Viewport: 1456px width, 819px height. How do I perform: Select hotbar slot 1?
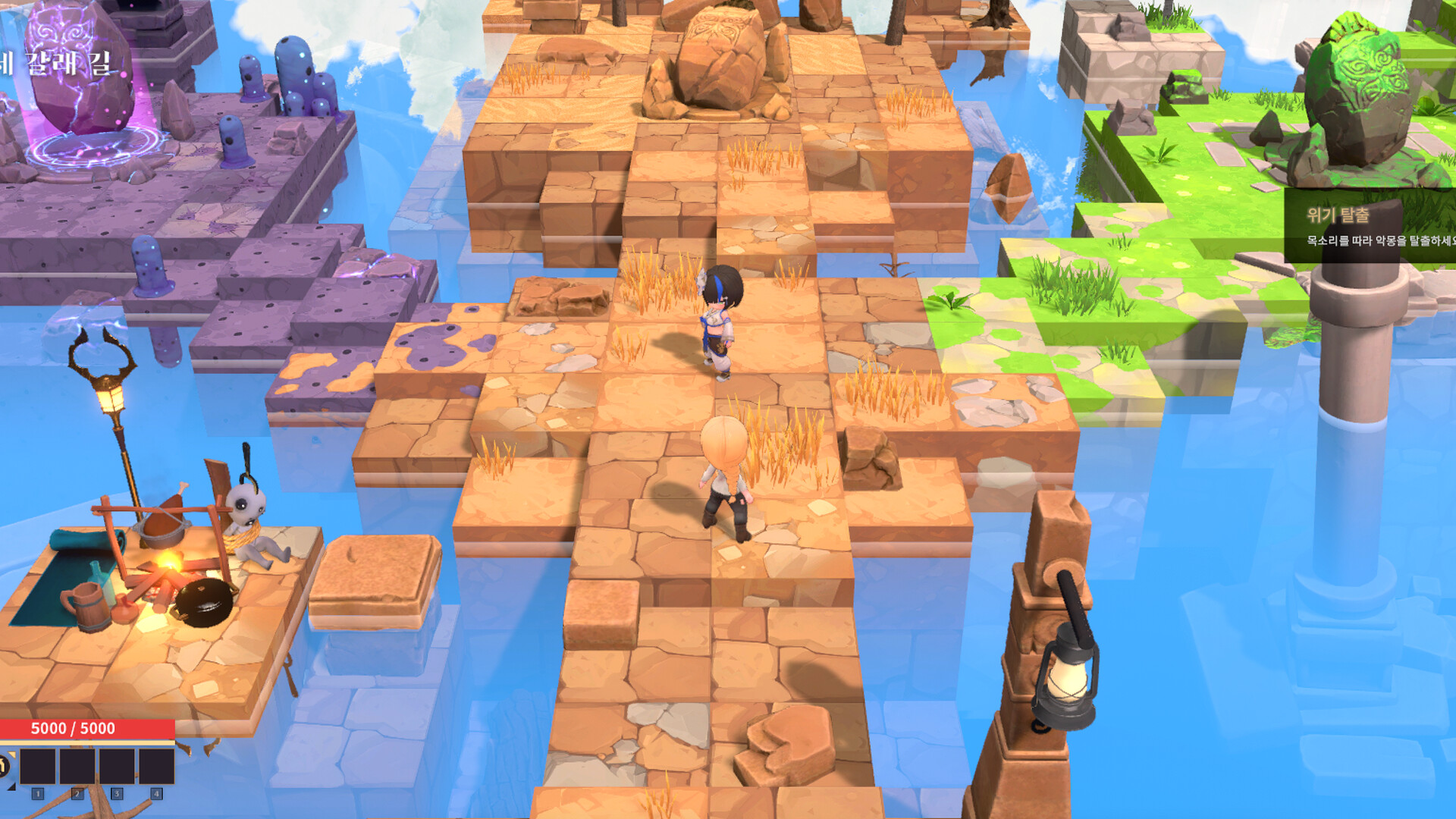pos(38,766)
